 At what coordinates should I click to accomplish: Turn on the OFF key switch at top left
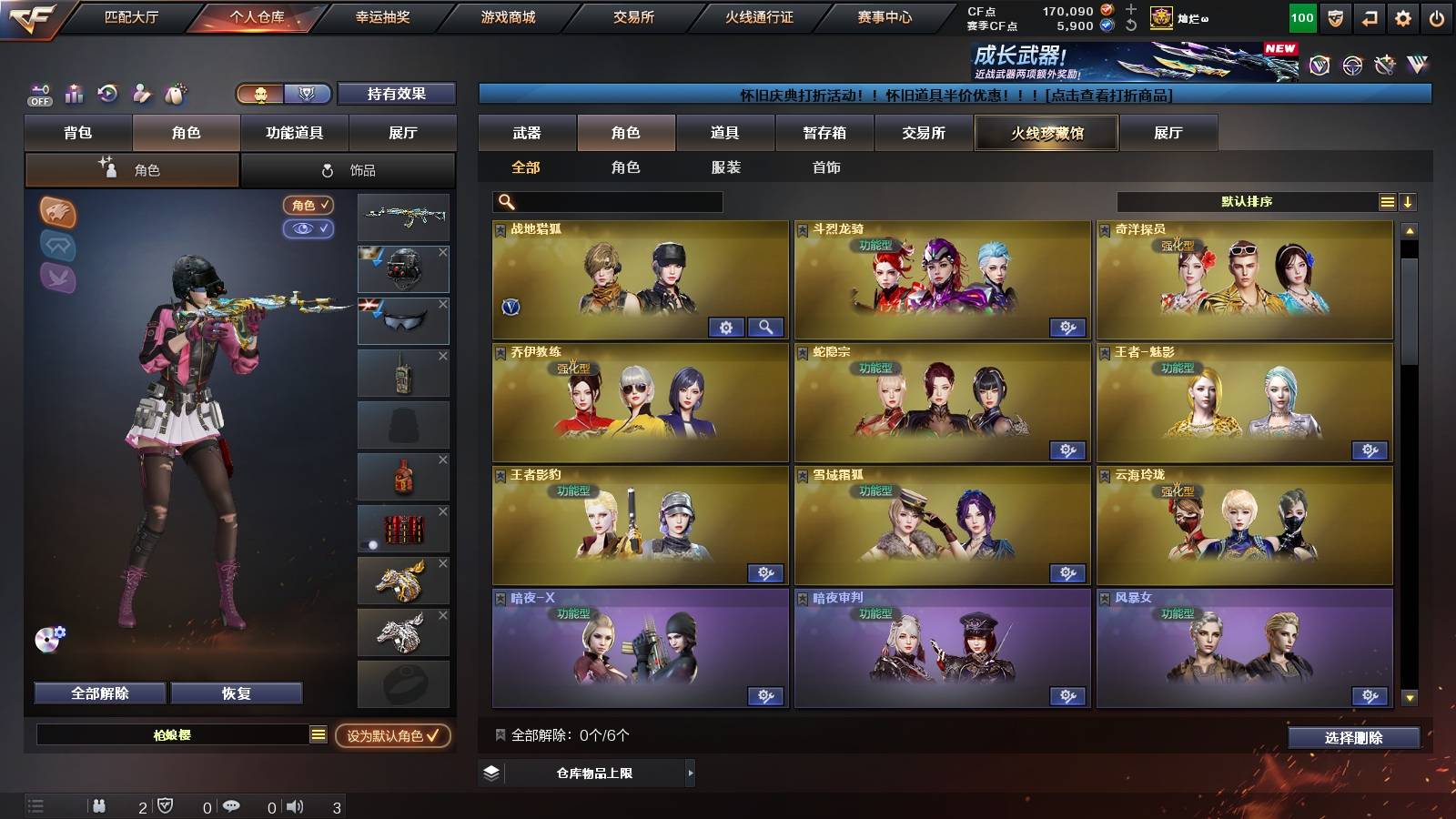pos(38,94)
